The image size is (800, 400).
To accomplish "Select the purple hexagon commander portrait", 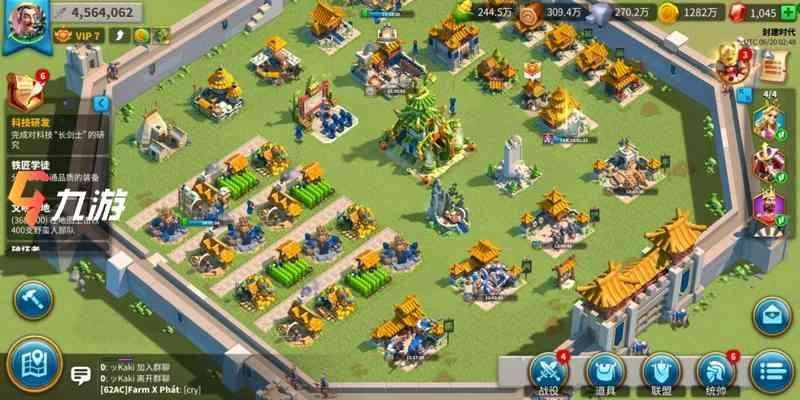I will pyautogui.click(x=769, y=209).
